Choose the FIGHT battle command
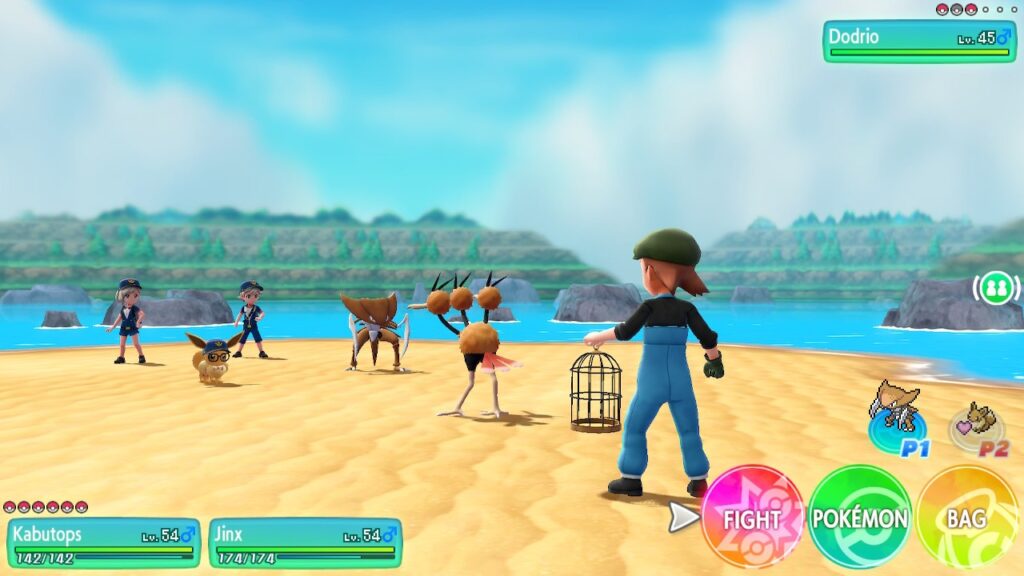This screenshot has width=1024, height=576. pos(752,517)
